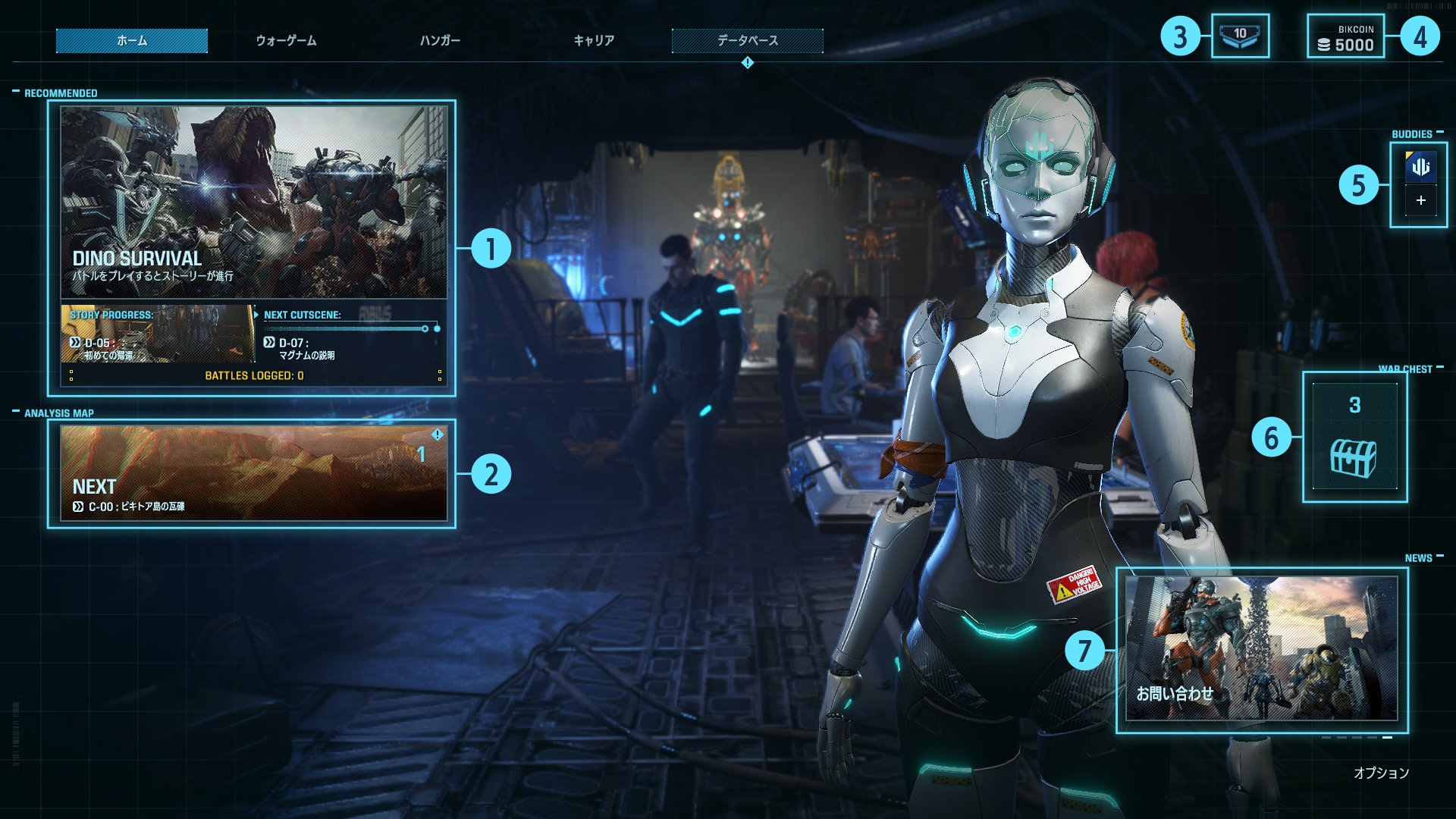Select the existing buddy emblem icon
This screenshot has width=1456, height=819.
click(1420, 167)
